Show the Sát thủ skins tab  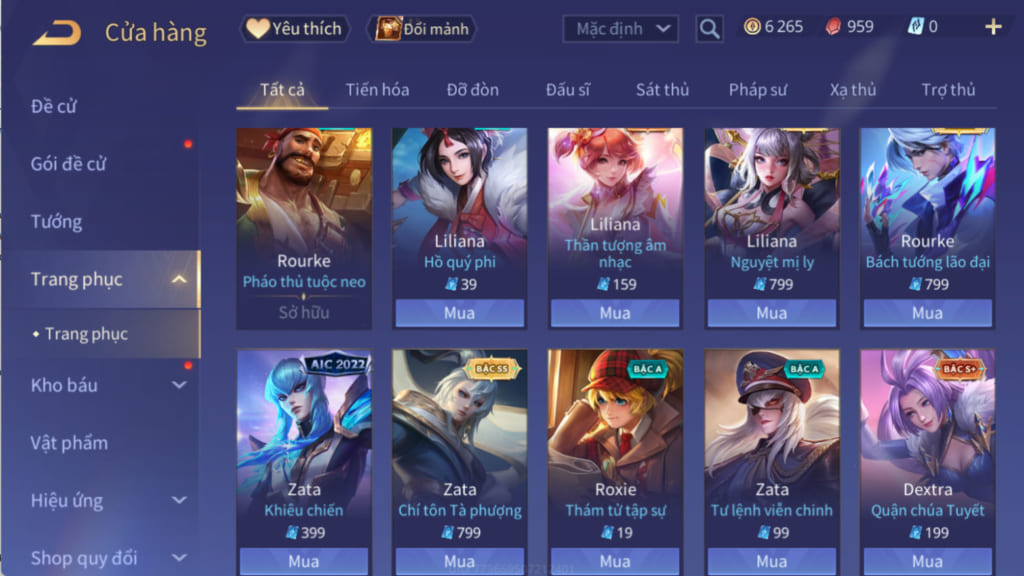(x=662, y=89)
